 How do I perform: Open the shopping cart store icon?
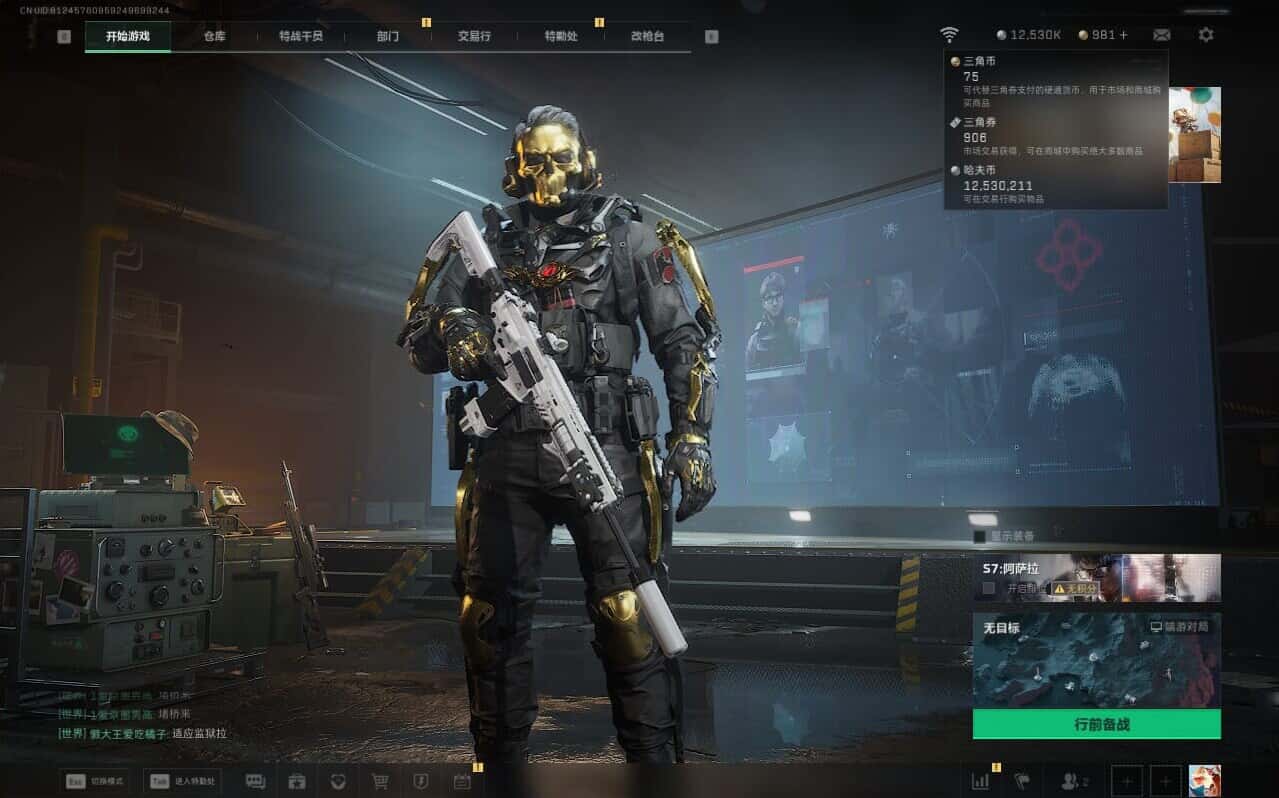click(380, 781)
